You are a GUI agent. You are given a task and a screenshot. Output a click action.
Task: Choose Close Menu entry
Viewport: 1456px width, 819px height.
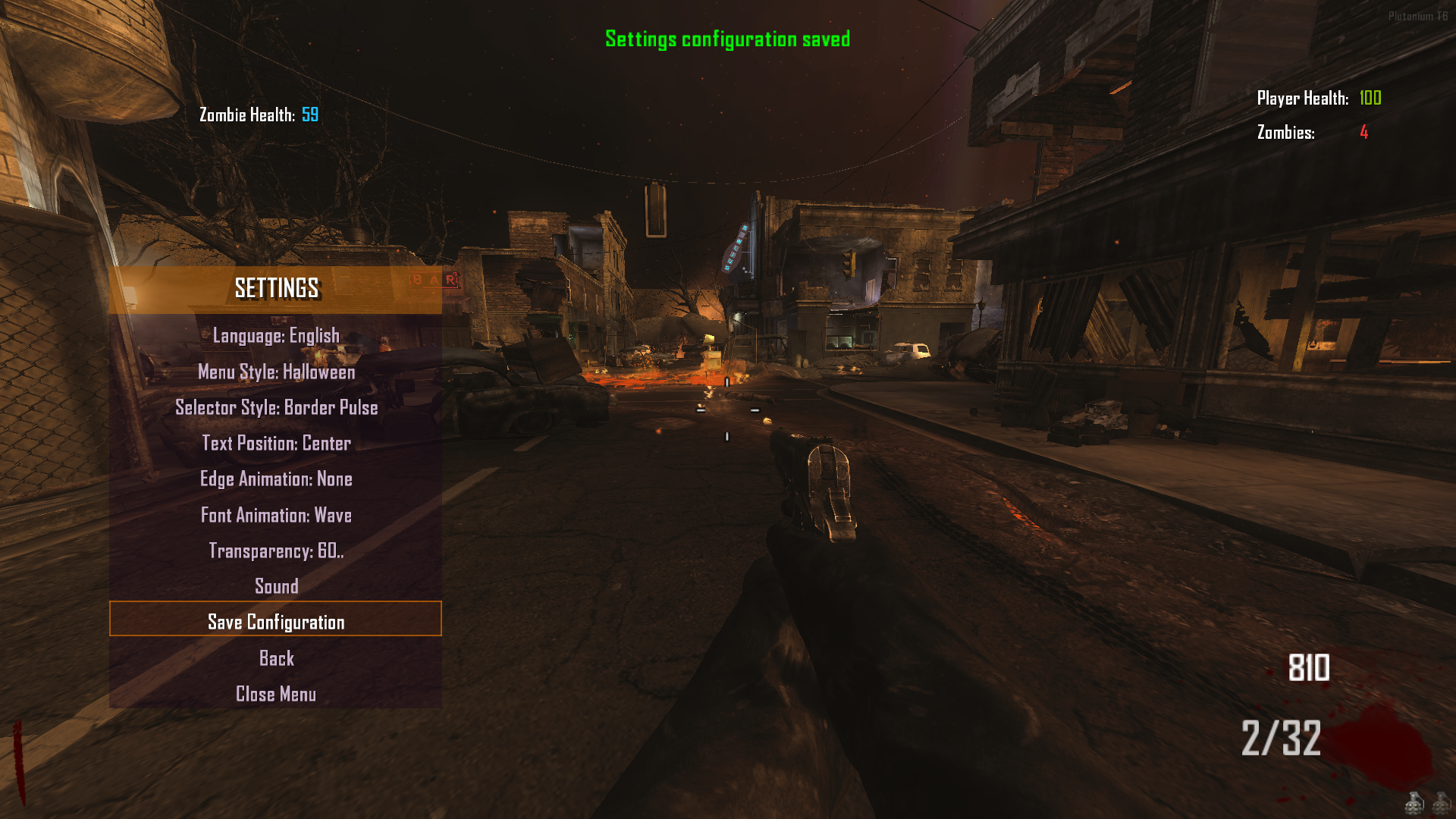[x=275, y=694]
